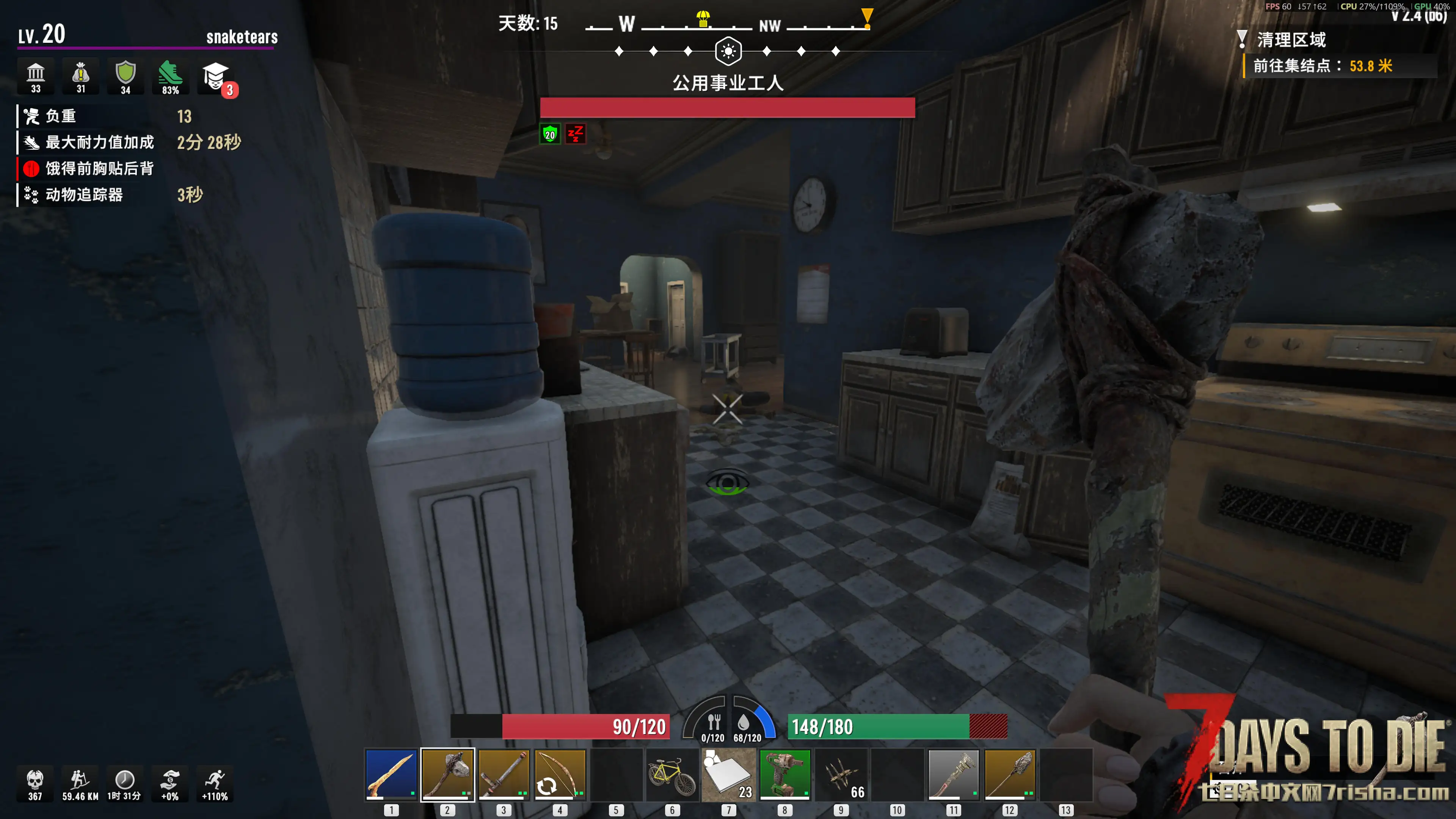Viewport: 1456px width, 819px height.
Task: Click the skull zombie kills counter icon
Action: tap(35, 783)
